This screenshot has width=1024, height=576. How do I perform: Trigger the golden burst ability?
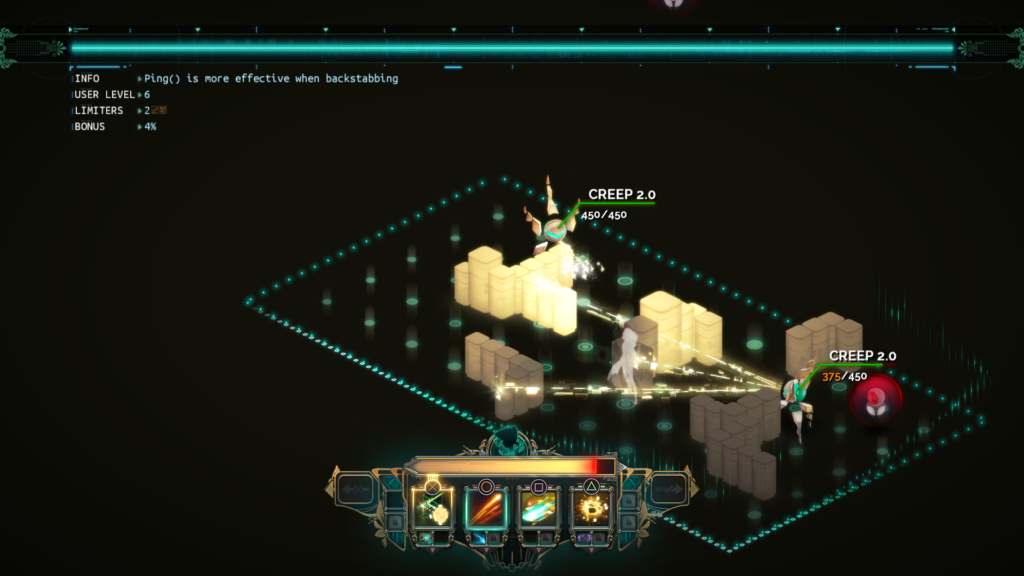[x=592, y=509]
